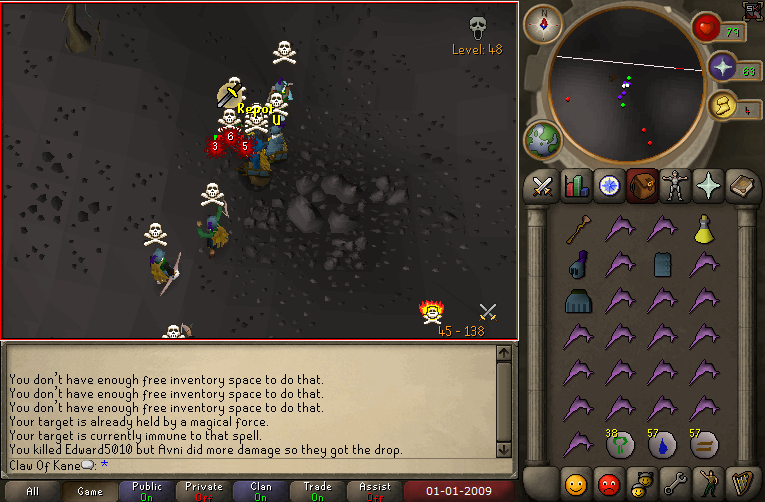Toggle the Trade chat filter
The height and width of the screenshot is (502, 765).
pyautogui.click(x=318, y=492)
